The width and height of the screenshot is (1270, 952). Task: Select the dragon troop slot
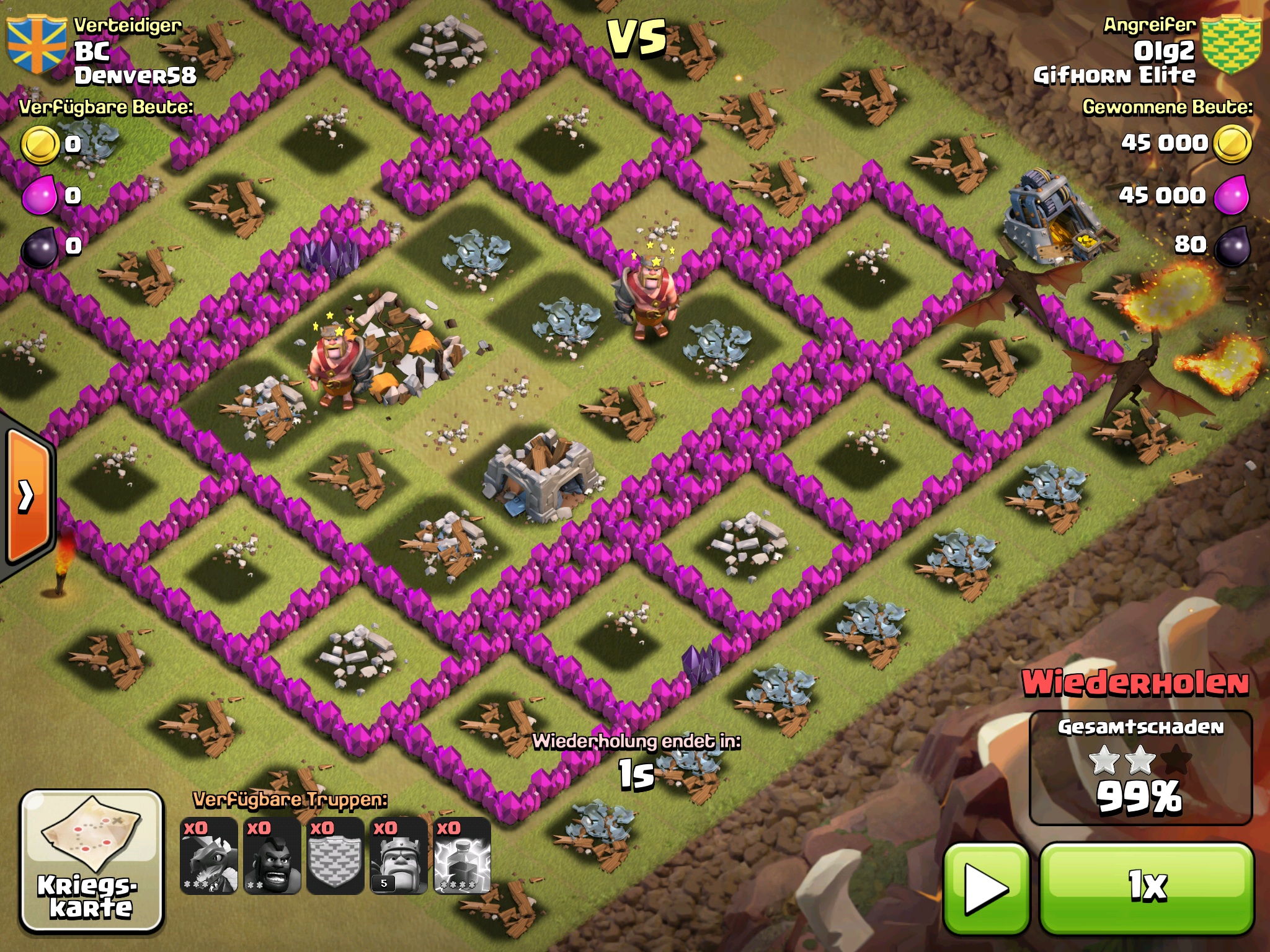tap(209, 855)
